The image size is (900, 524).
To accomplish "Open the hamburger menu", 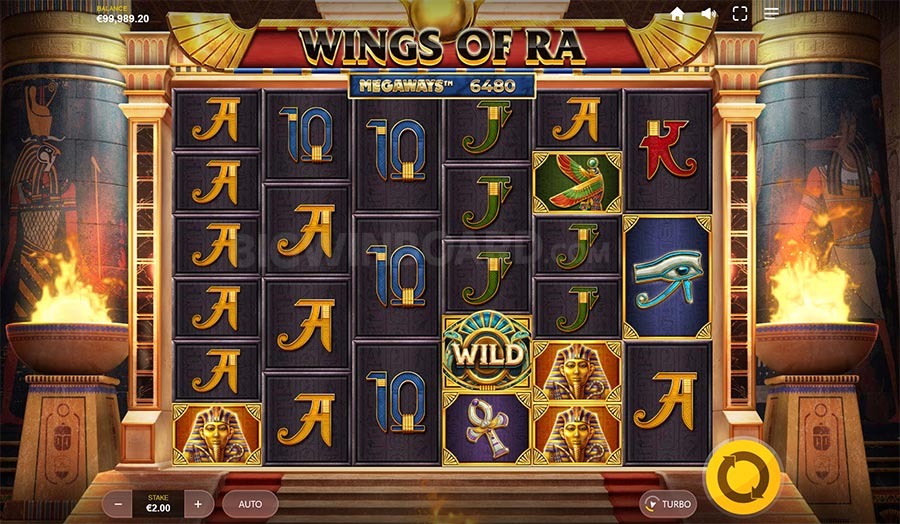I will tap(772, 14).
